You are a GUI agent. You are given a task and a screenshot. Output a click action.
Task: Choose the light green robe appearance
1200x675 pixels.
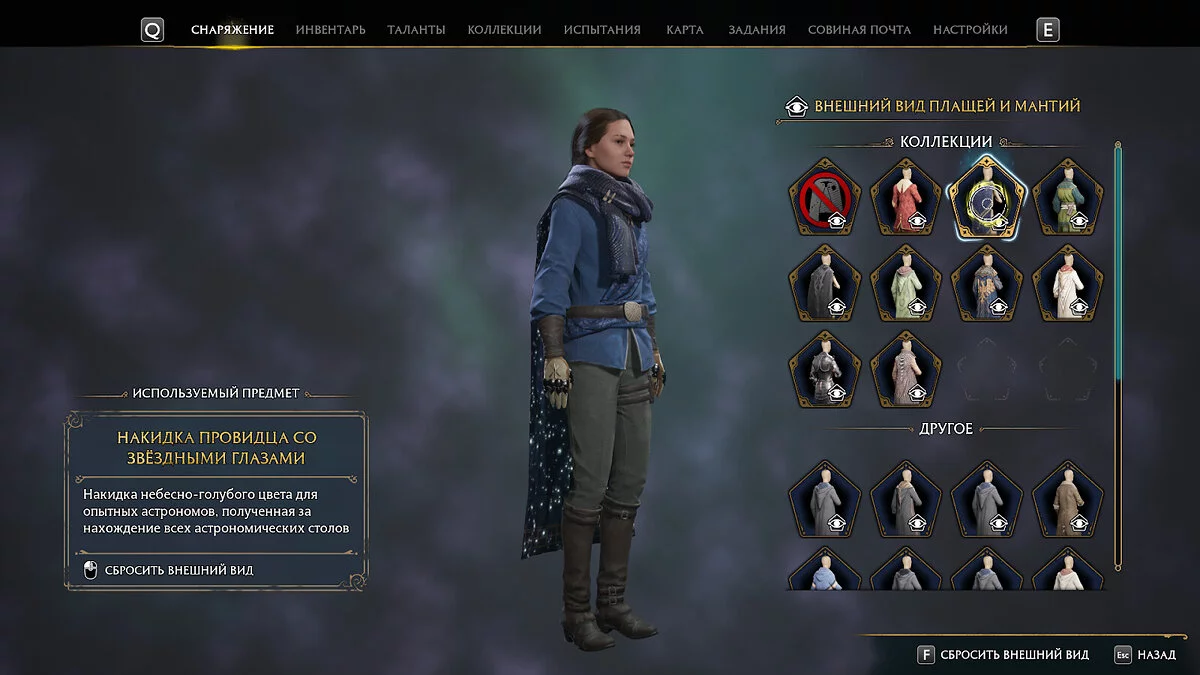(x=906, y=283)
